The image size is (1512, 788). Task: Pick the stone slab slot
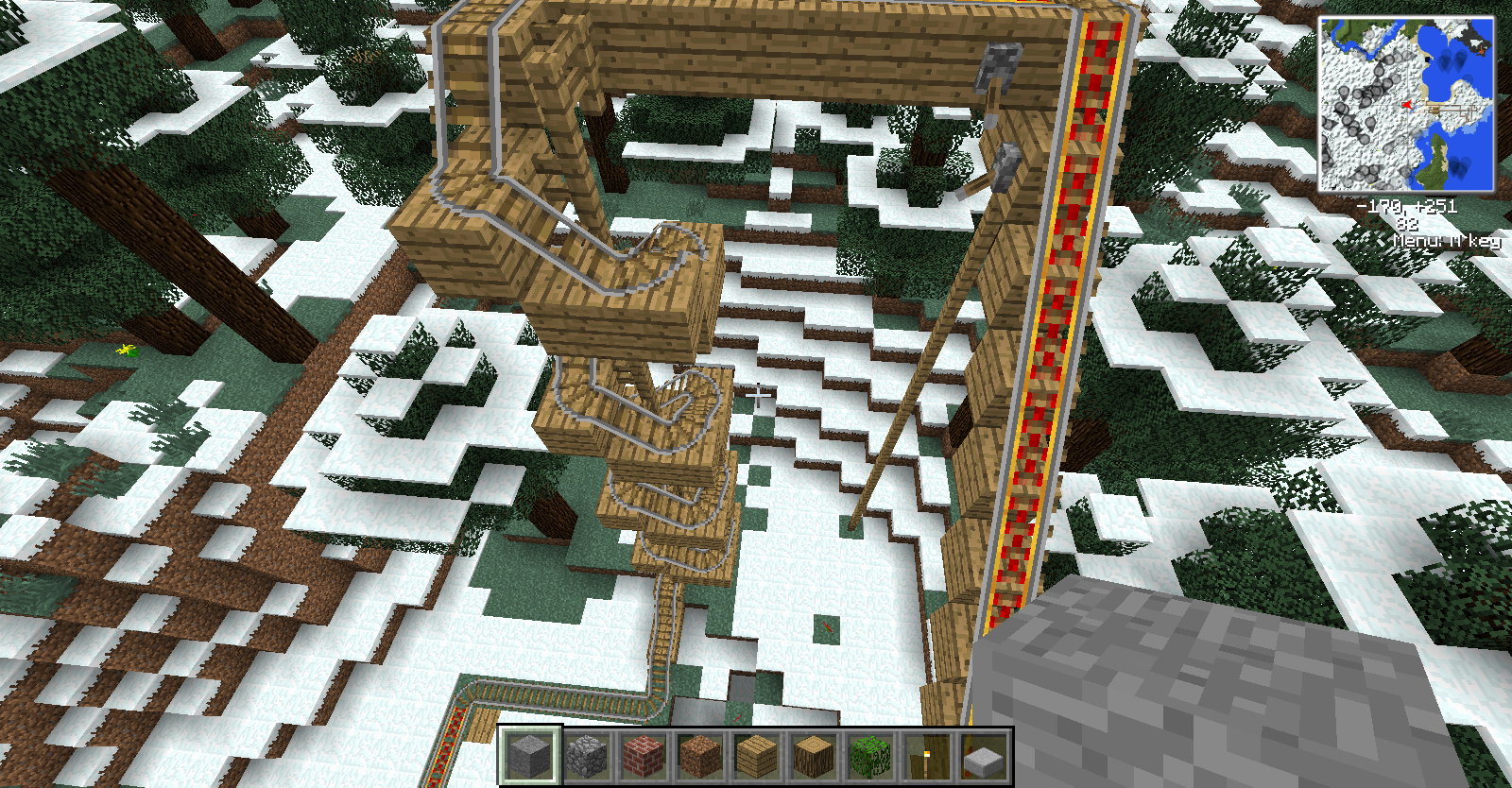tap(983, 756)
